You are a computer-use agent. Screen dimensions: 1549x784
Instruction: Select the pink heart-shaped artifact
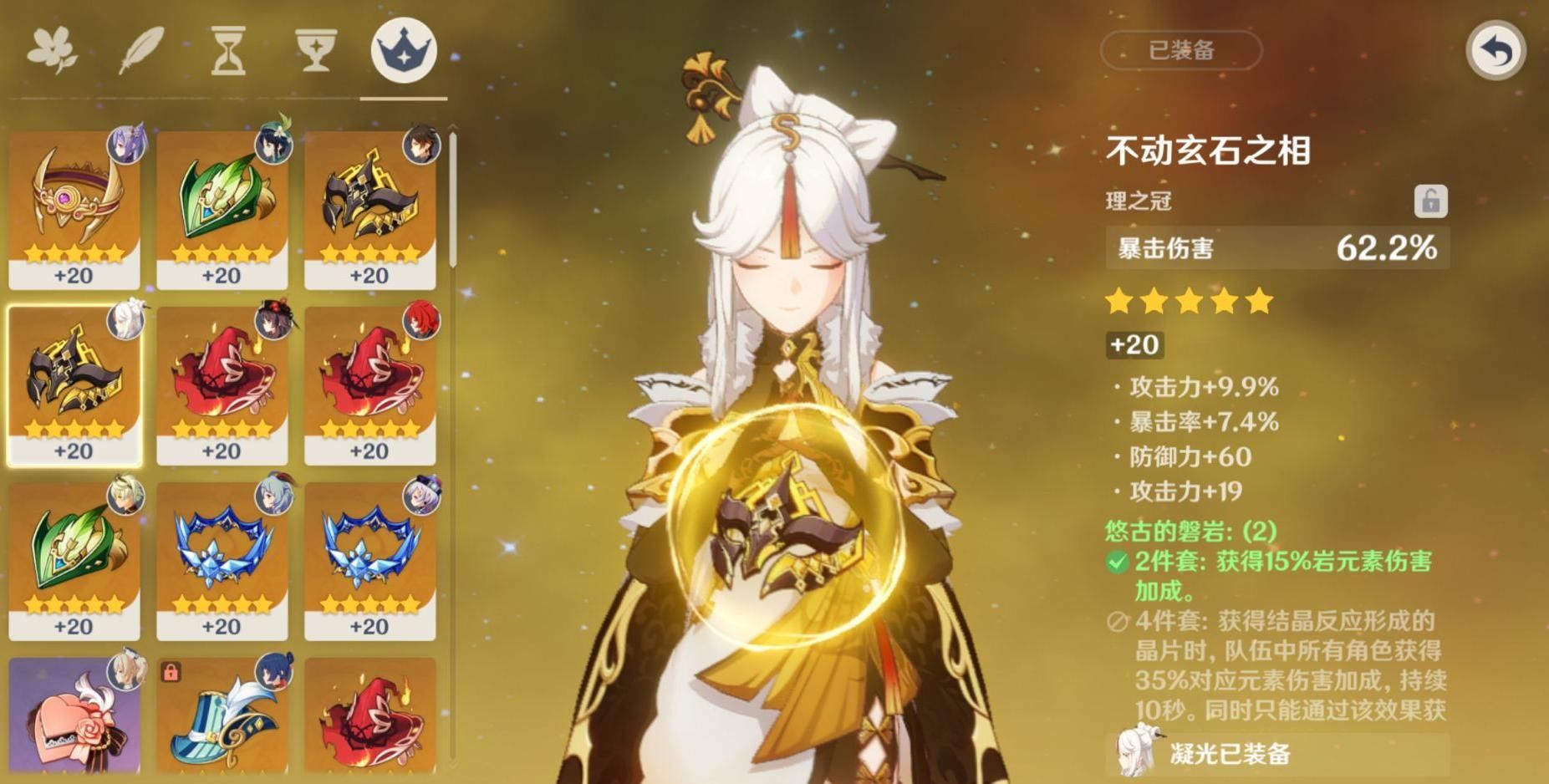pyautogui.click(x=74, y=719)
